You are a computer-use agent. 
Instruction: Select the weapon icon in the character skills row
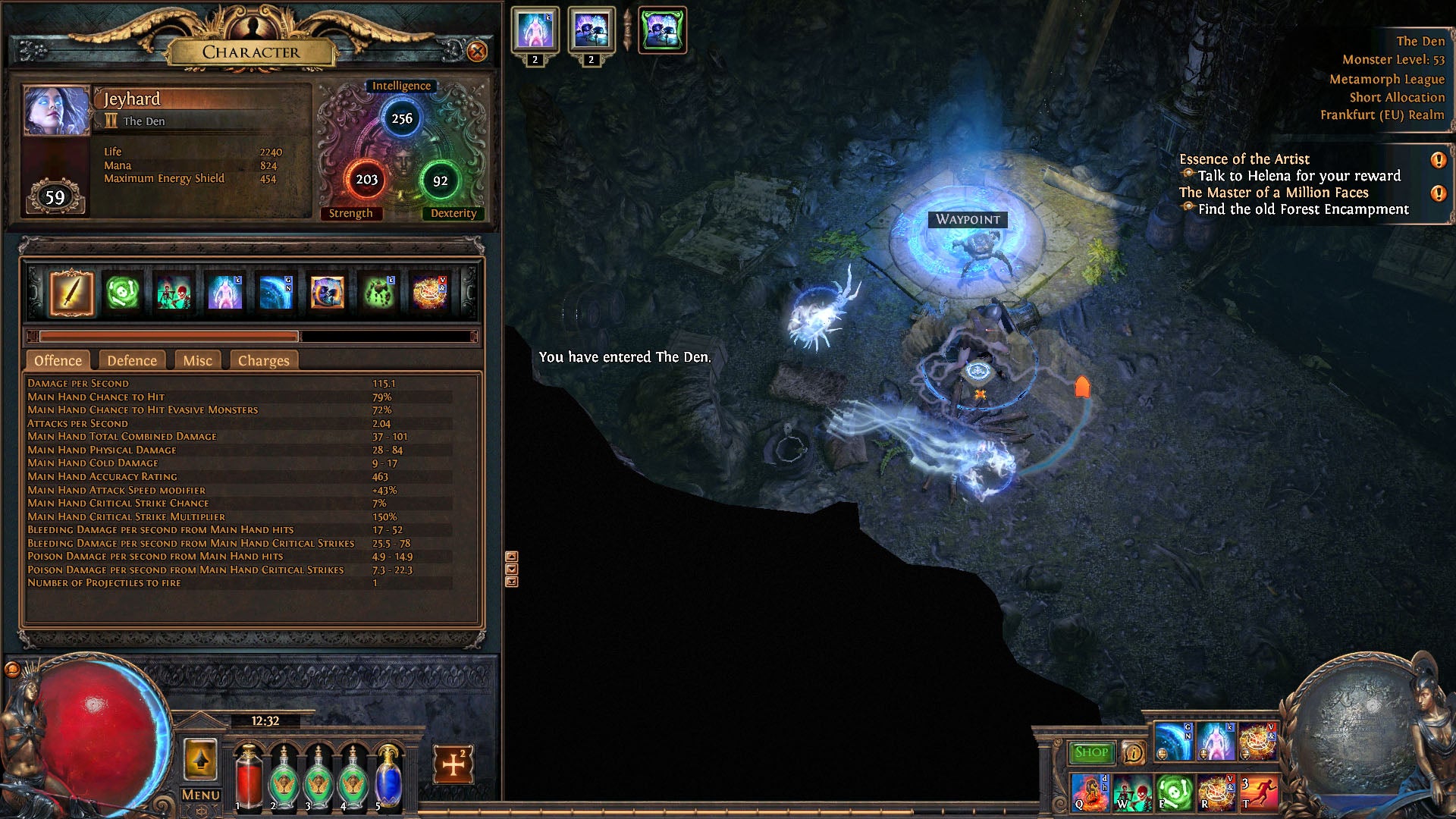point(72,292)
